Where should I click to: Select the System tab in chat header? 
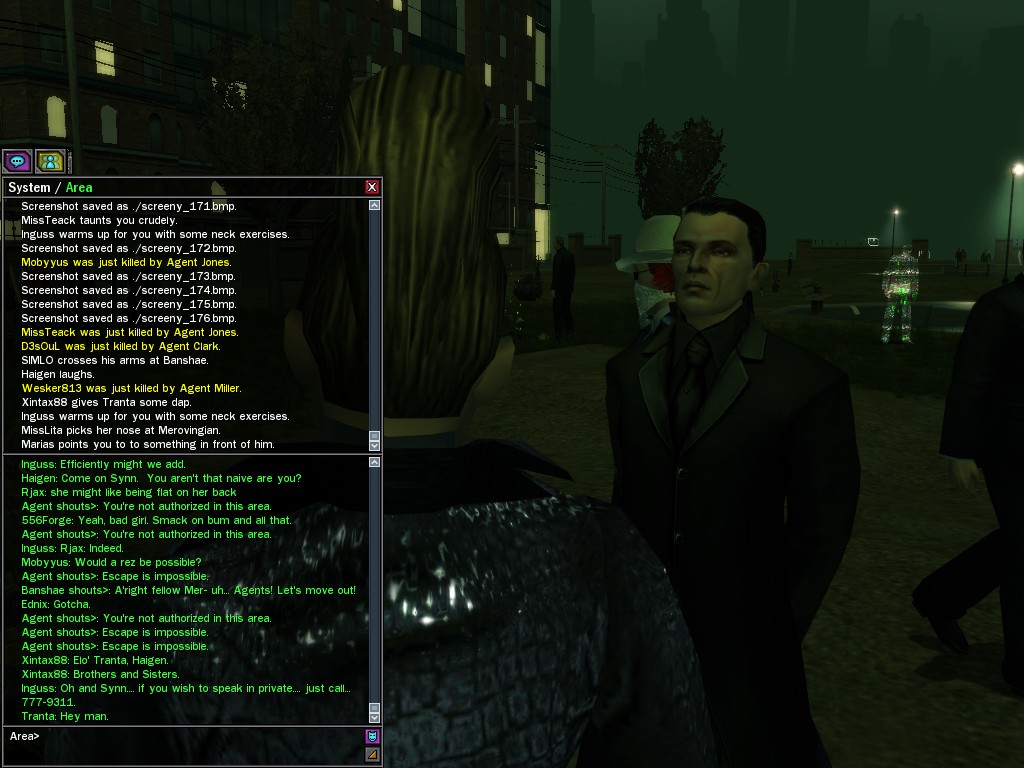[x=28, y=187]
